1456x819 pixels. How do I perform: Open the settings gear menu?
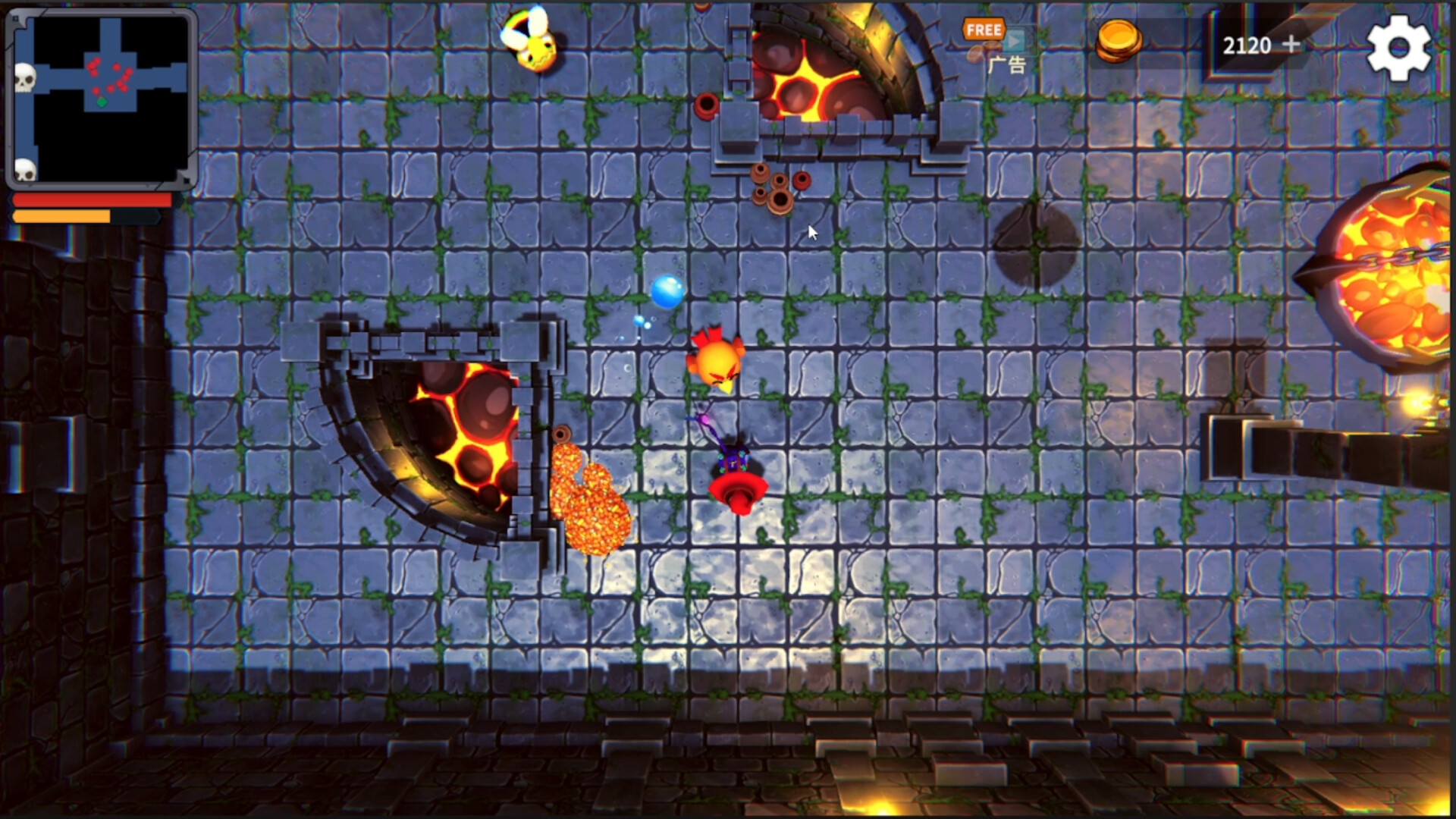tap(1398, 45)
